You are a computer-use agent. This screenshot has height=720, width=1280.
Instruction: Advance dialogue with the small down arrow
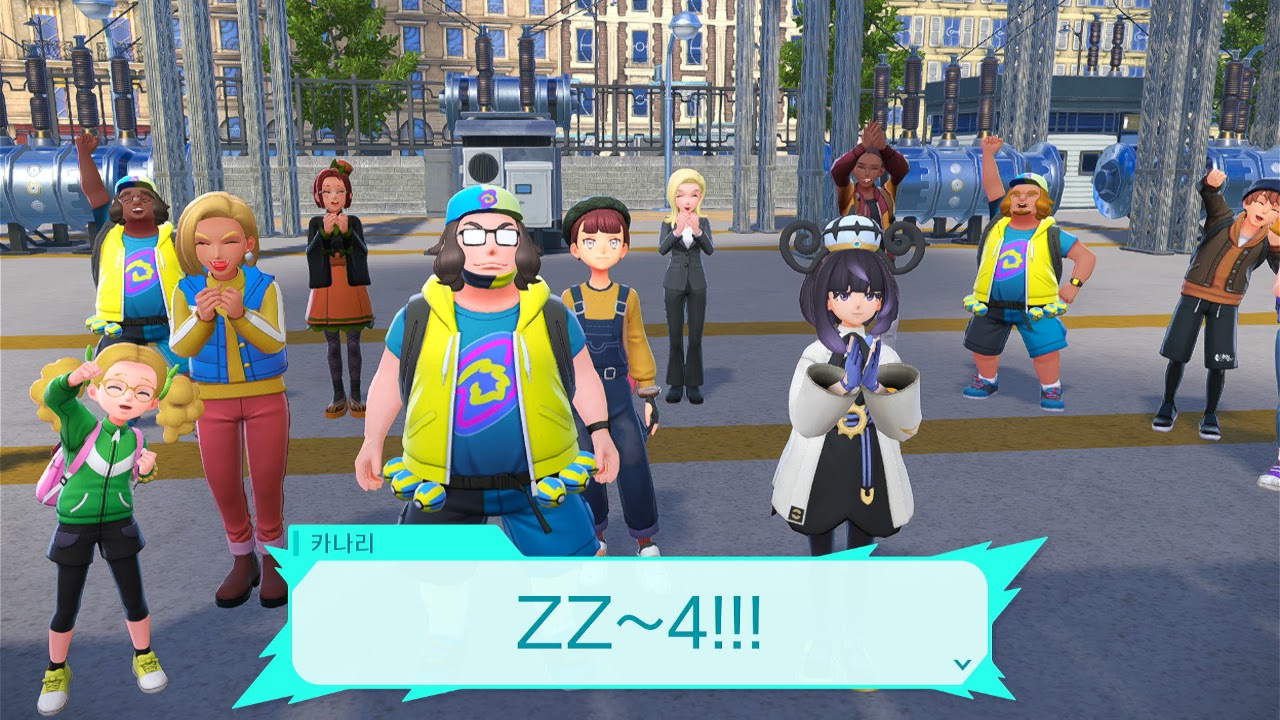[962, 663]
